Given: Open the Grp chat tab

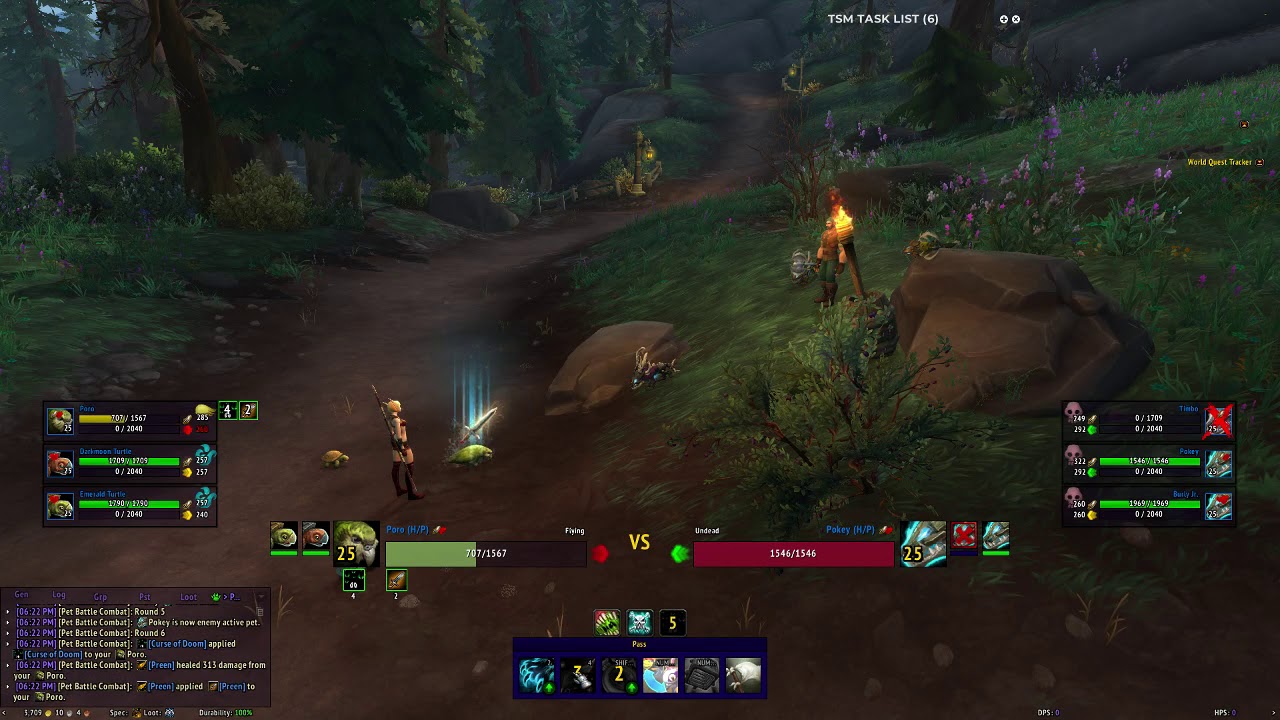Looking at the screenshot, I should point(100,597).
